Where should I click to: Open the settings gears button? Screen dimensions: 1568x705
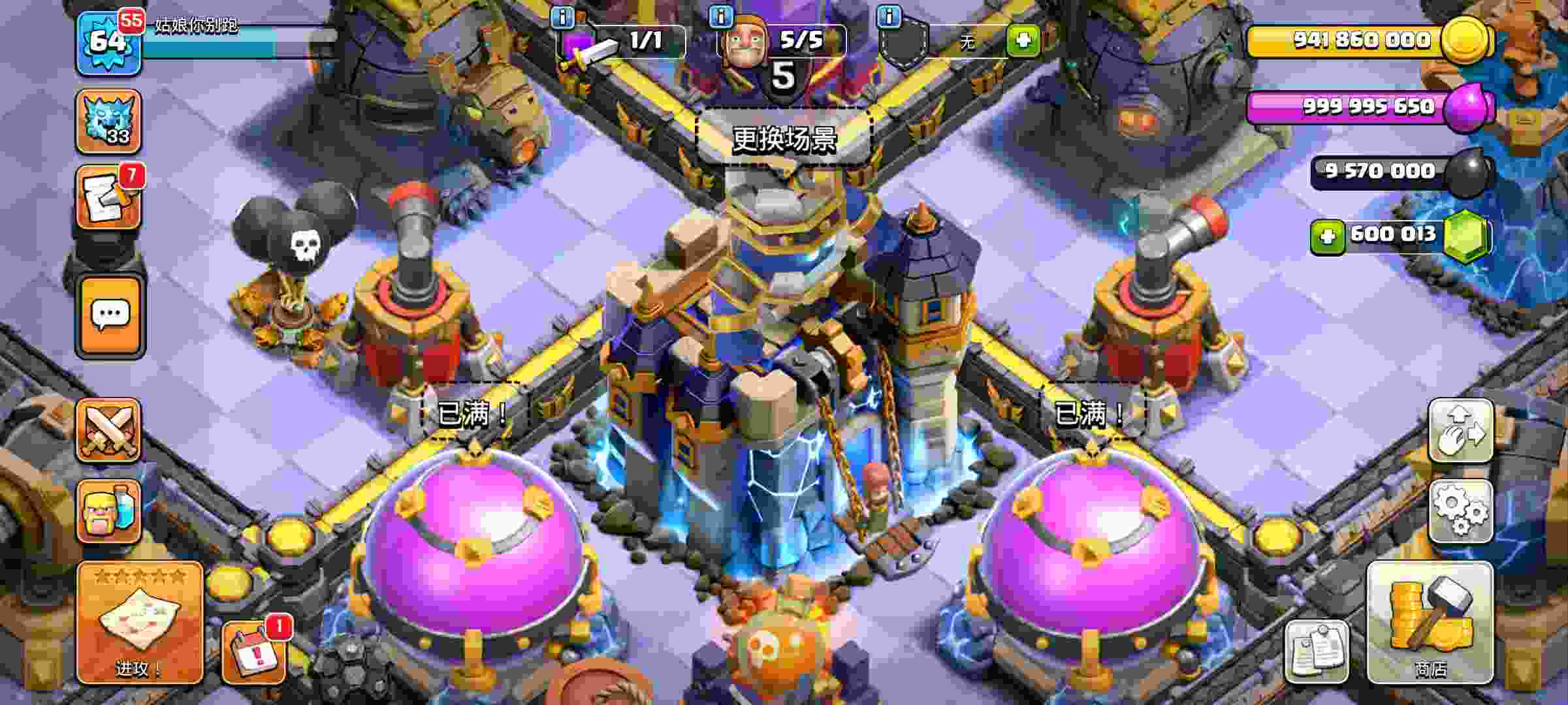point(1460,510)
